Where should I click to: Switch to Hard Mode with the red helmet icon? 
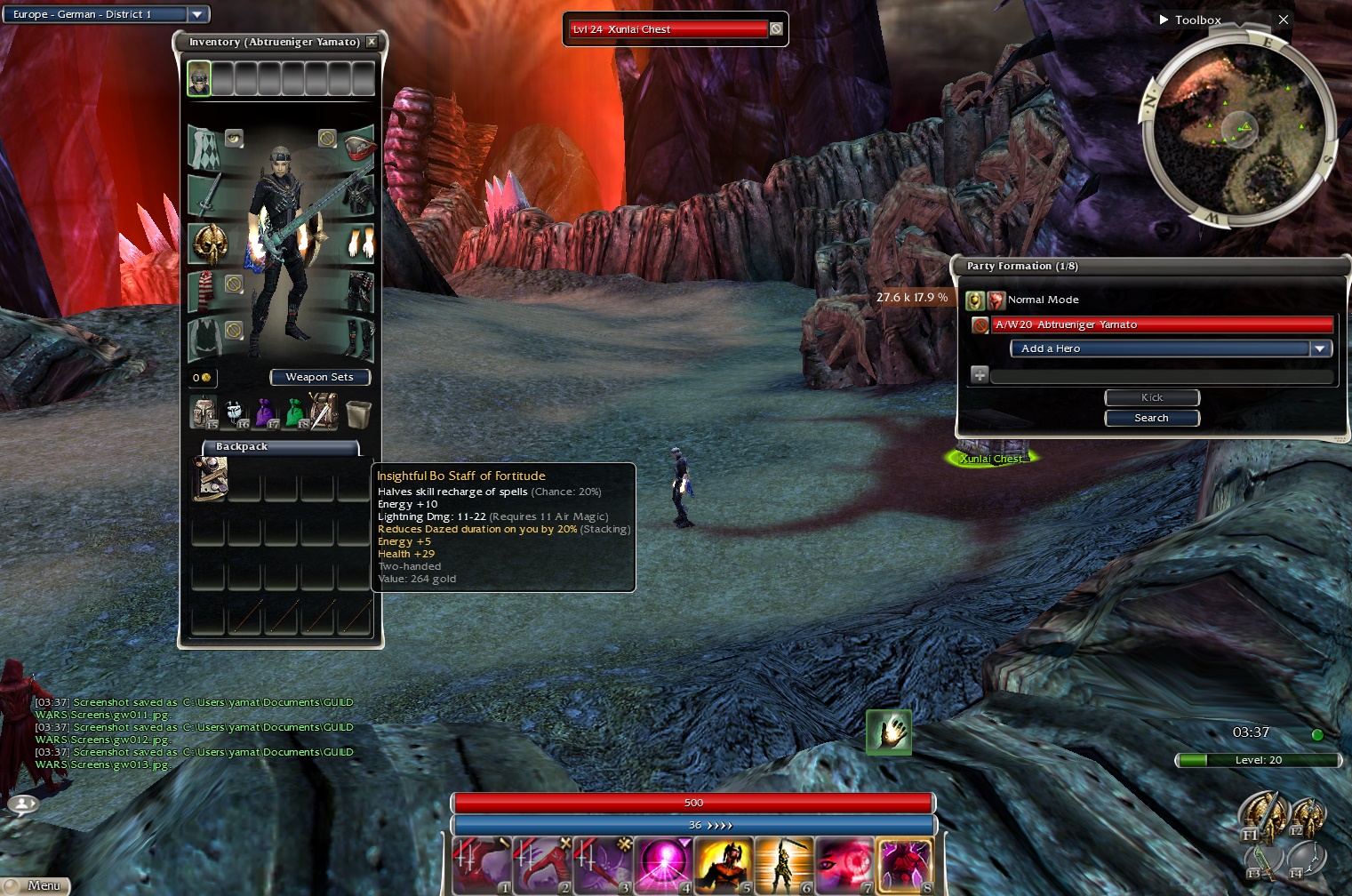(x=996, y=300)
